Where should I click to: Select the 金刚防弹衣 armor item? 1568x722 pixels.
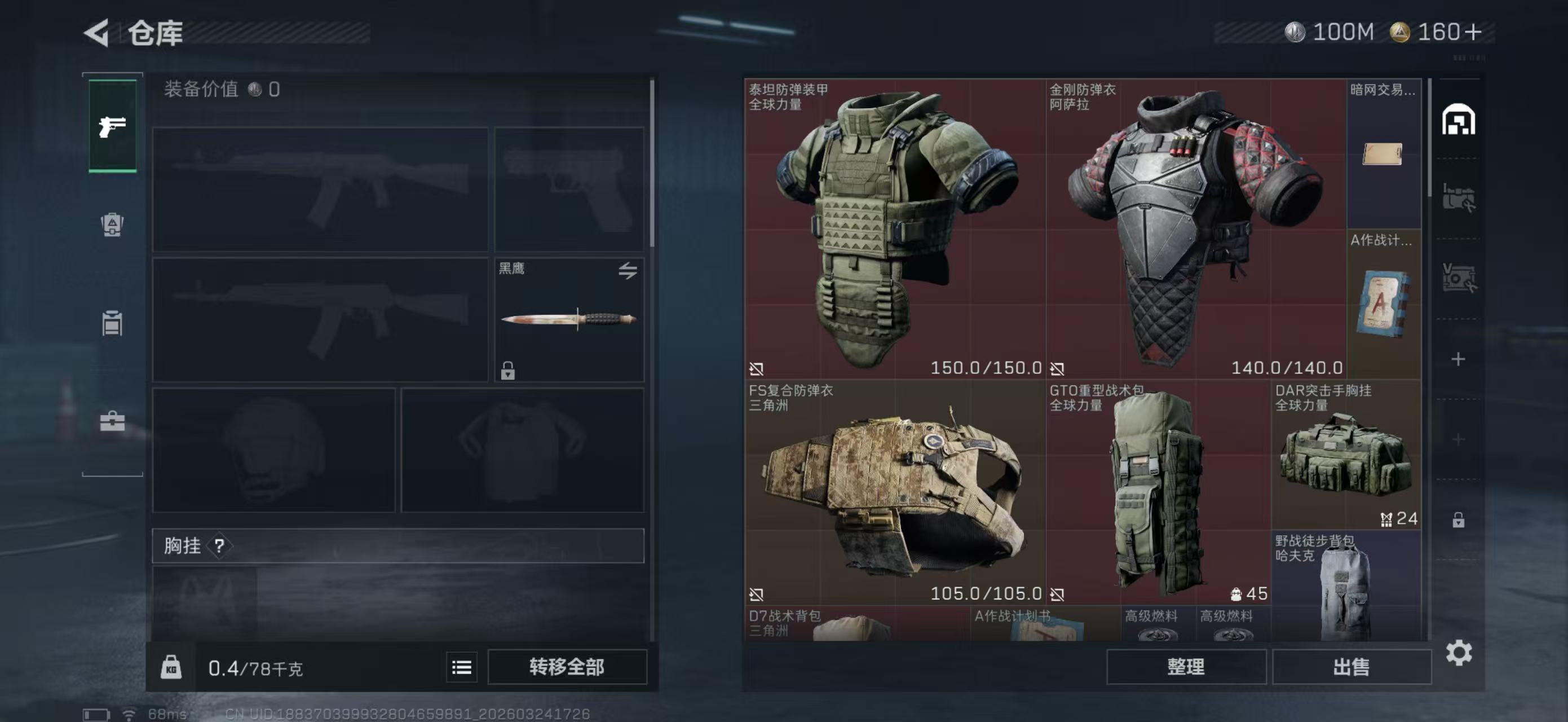click(x=1195, y=228)
